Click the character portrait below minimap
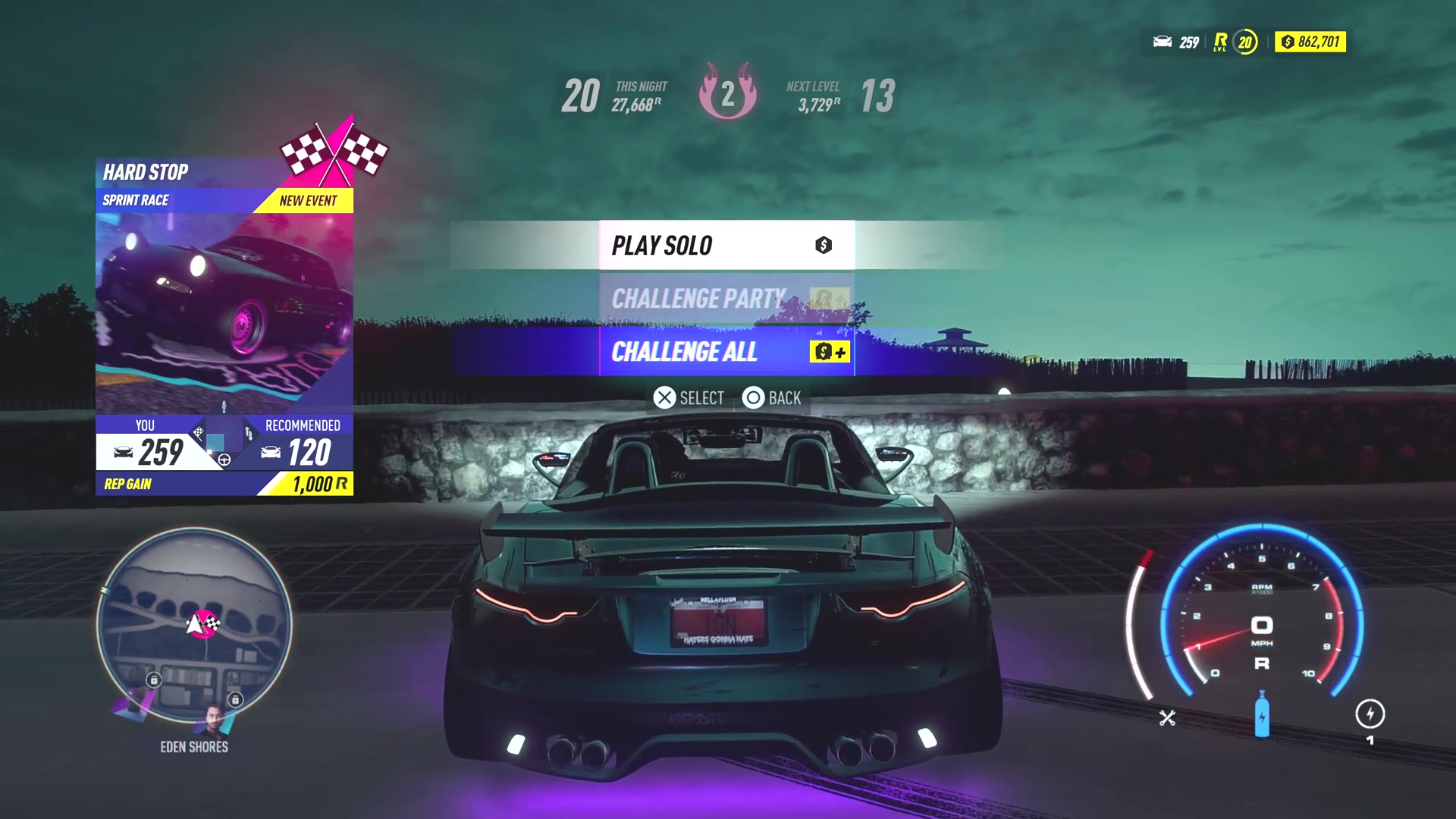The width and height of the screenshot is (1456, 819). point(215,721)
